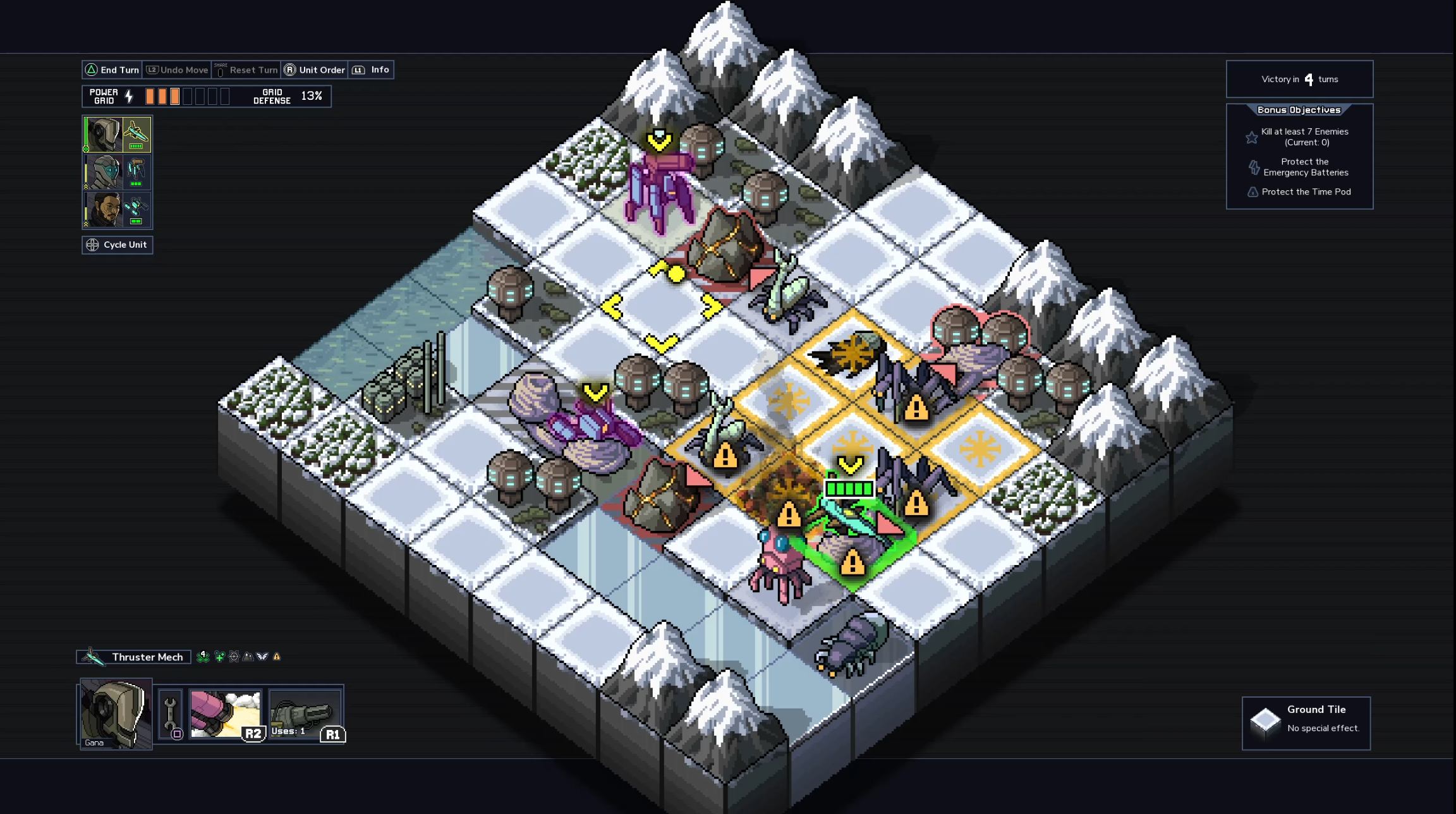Open pilot Gana's portrait

pyautogui.click(x=116, y=714)
